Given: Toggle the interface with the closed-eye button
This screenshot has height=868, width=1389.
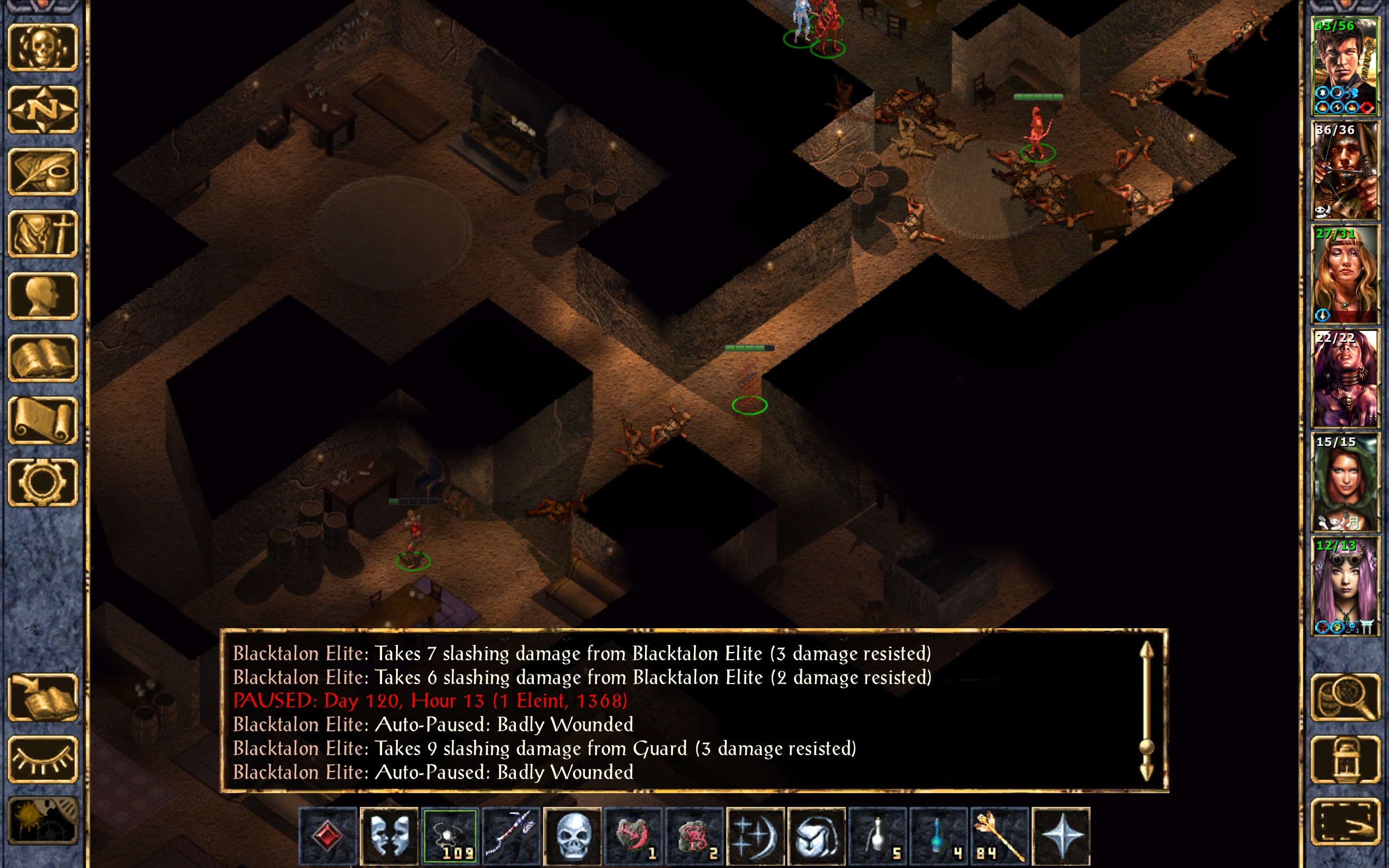Looking at the screenshot, I should 42,759.
